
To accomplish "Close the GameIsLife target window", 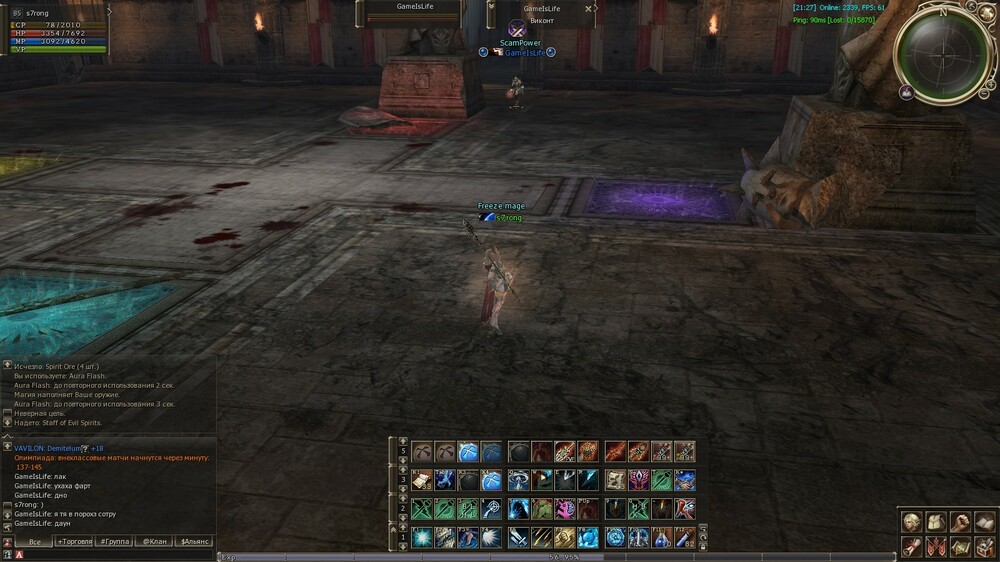I will 588,9.
